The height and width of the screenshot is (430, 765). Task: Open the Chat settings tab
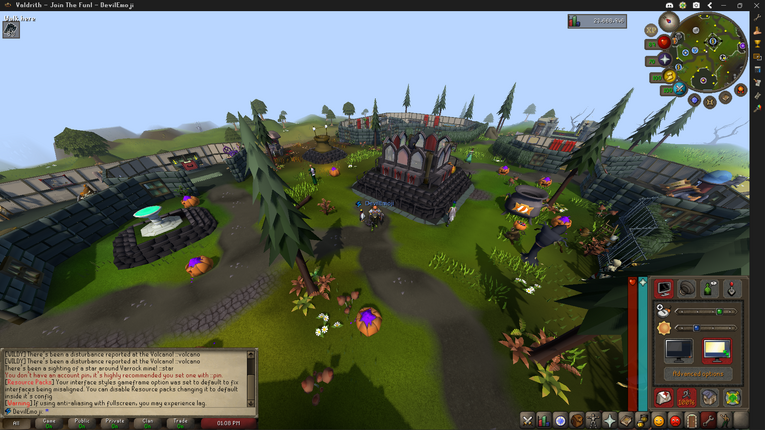coord(709,289)
